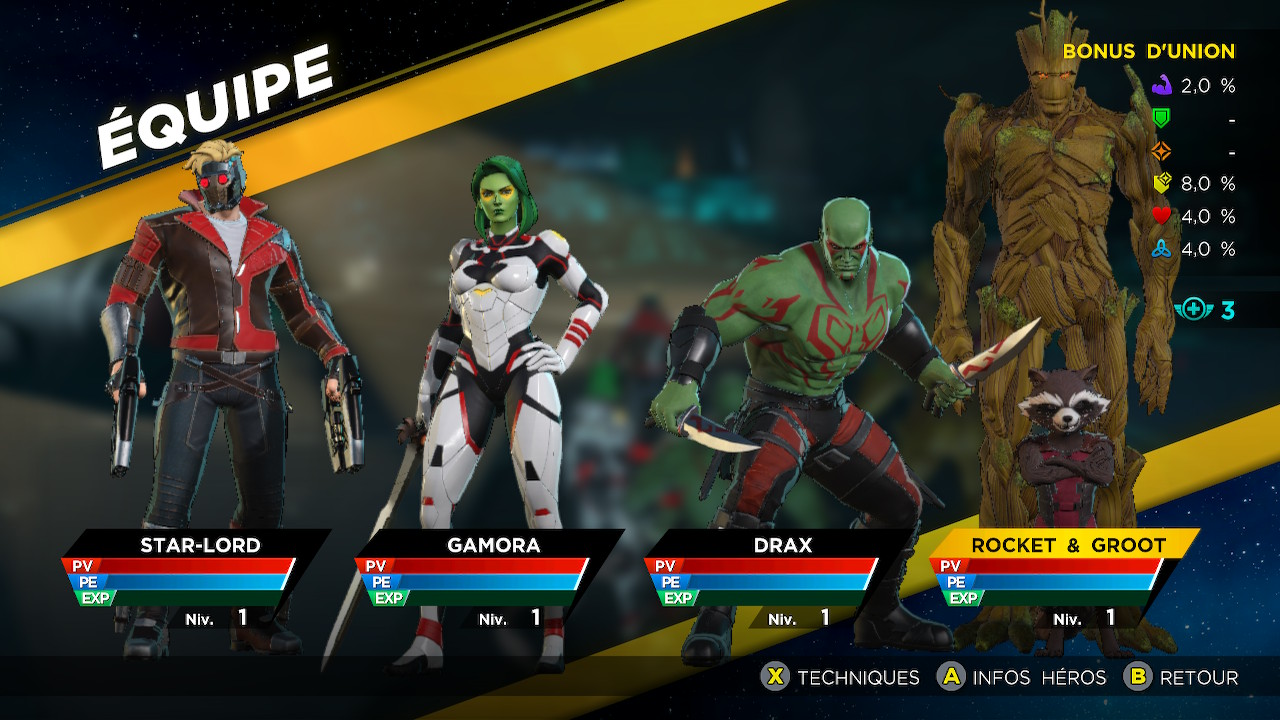
Task: Open the Techniques option
Action: [841, 678]
